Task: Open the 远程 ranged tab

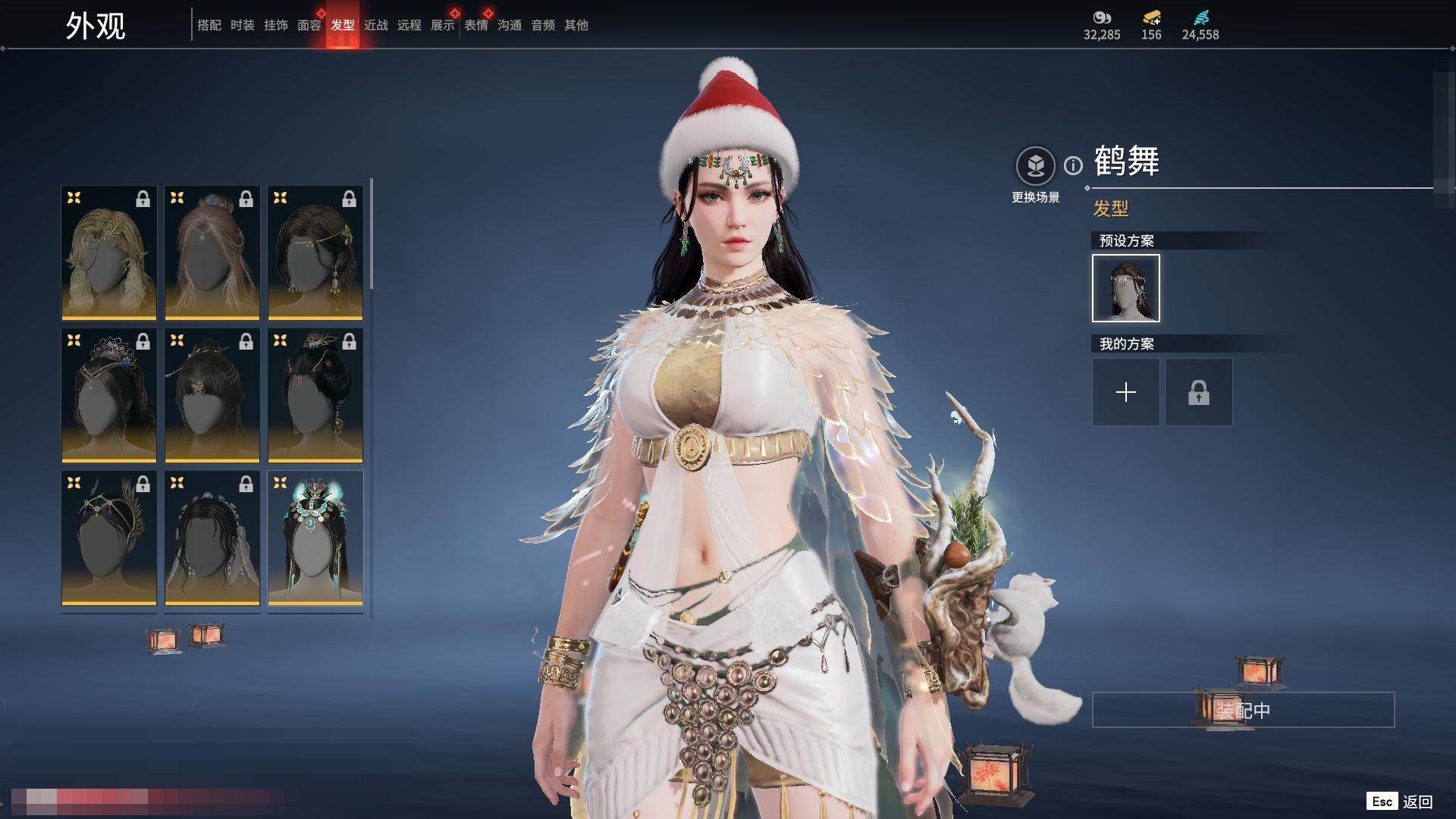Action: pyautogui.click(x=409, y=26)
